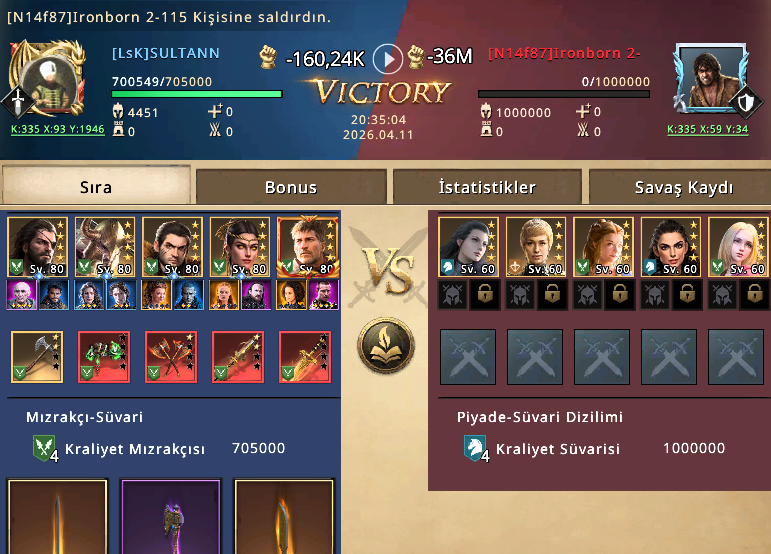
Task: Show the İstatistikler tab
Action: [487, 187]
